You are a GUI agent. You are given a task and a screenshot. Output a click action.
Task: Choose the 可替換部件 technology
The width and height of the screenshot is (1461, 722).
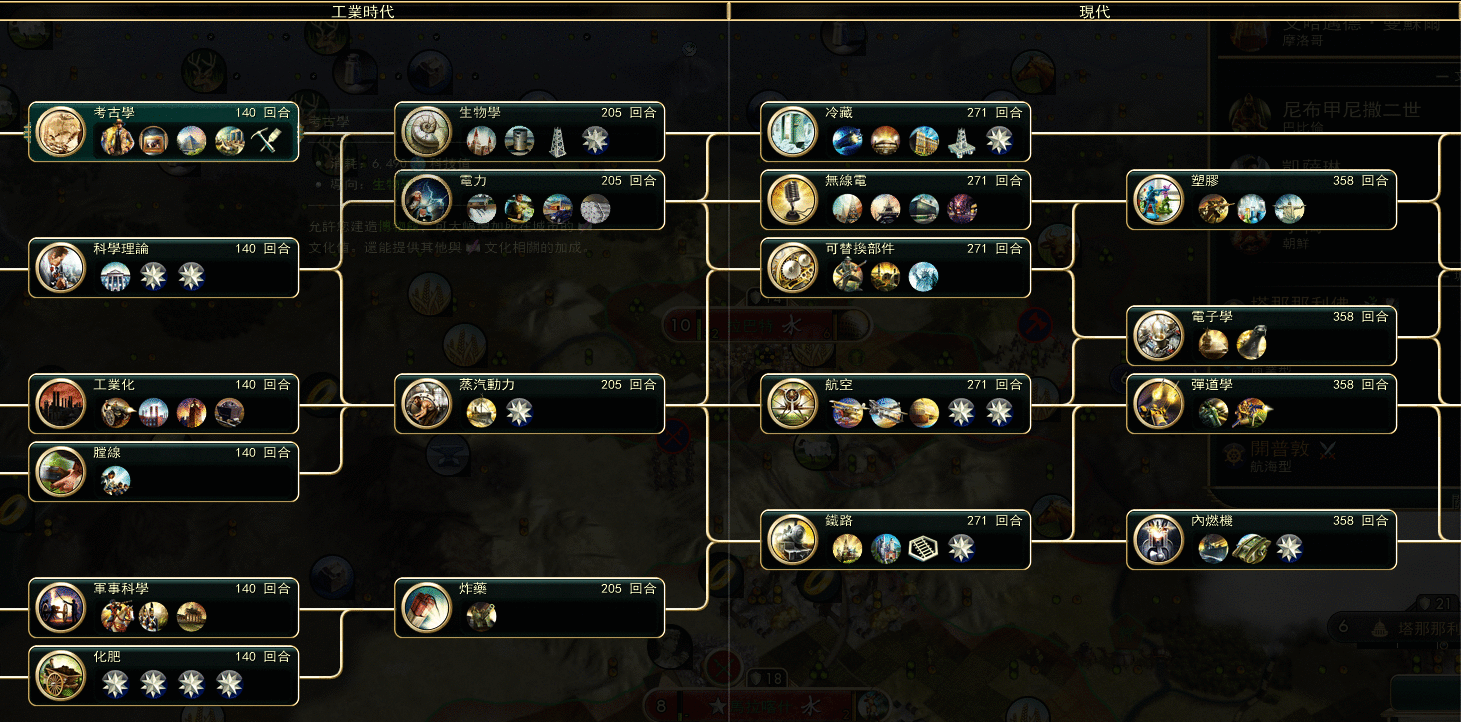pyautogui.click(x=895, y=267)
